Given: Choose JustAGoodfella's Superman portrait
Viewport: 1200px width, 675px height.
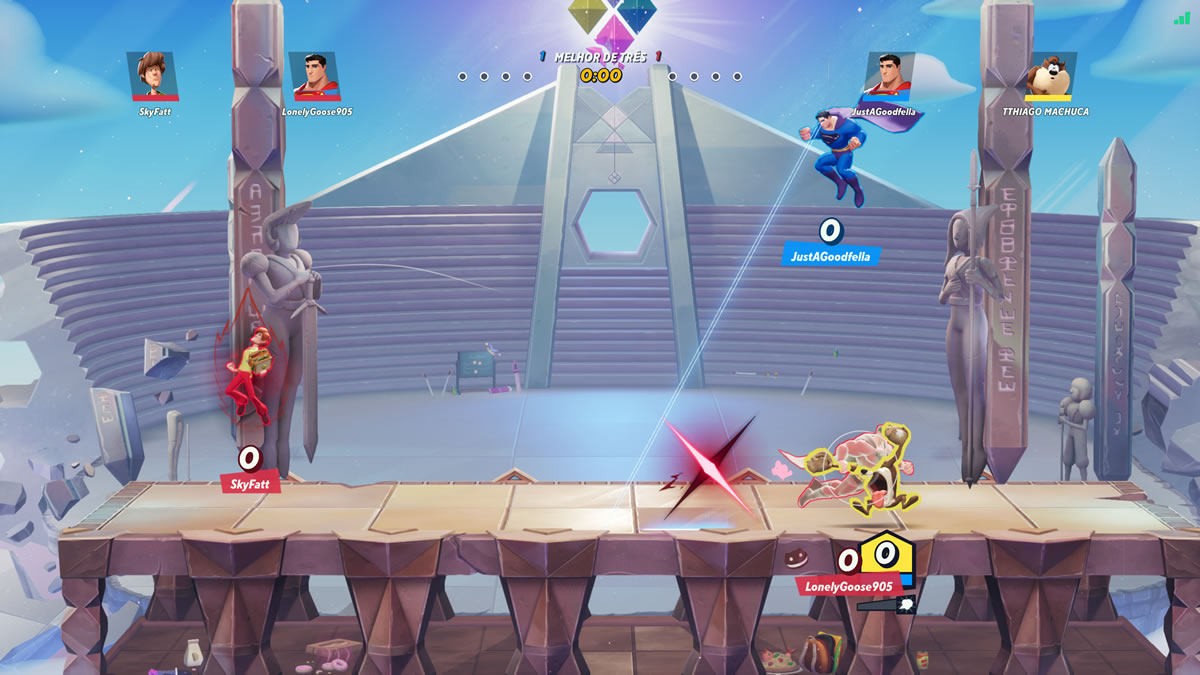Looking at the screenshot, I should coord(889,76).
